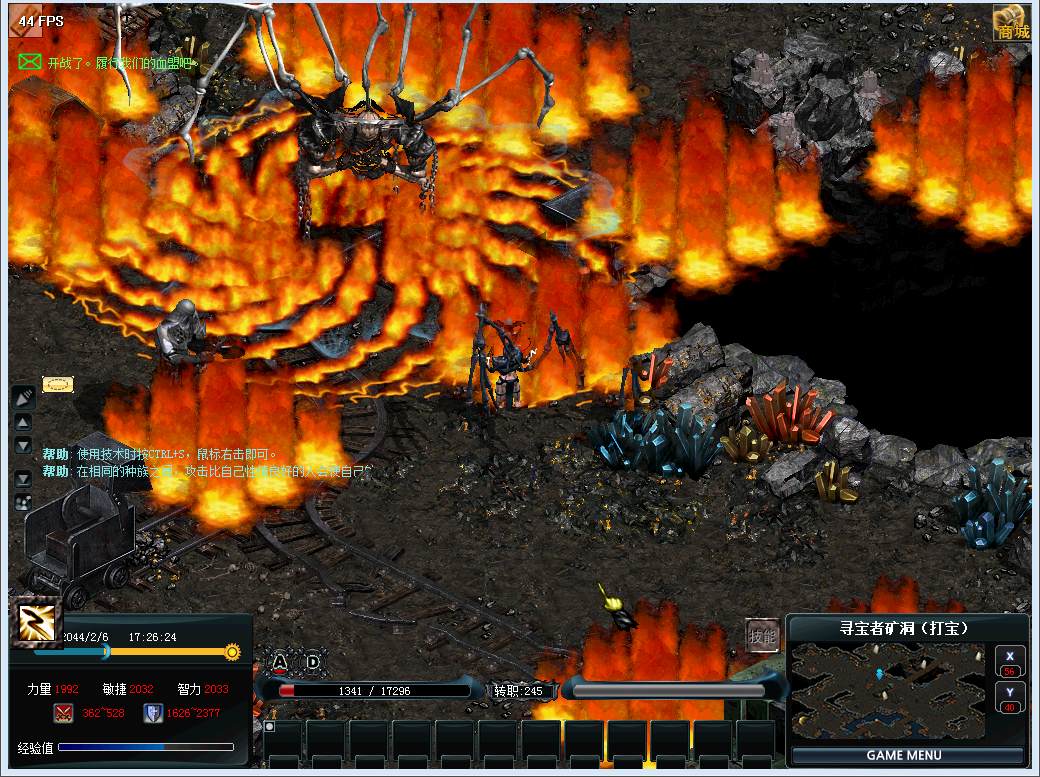This screenshot has height=777, width=1040.
Task: Open the GAME MENU
Action: click(x=905, y=755)
